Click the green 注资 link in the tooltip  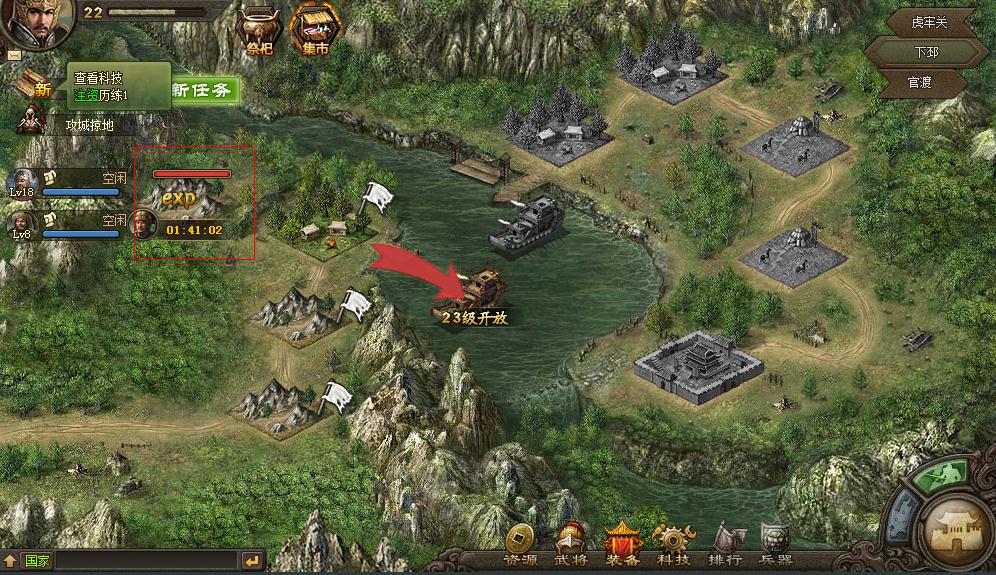coord(85,95)
